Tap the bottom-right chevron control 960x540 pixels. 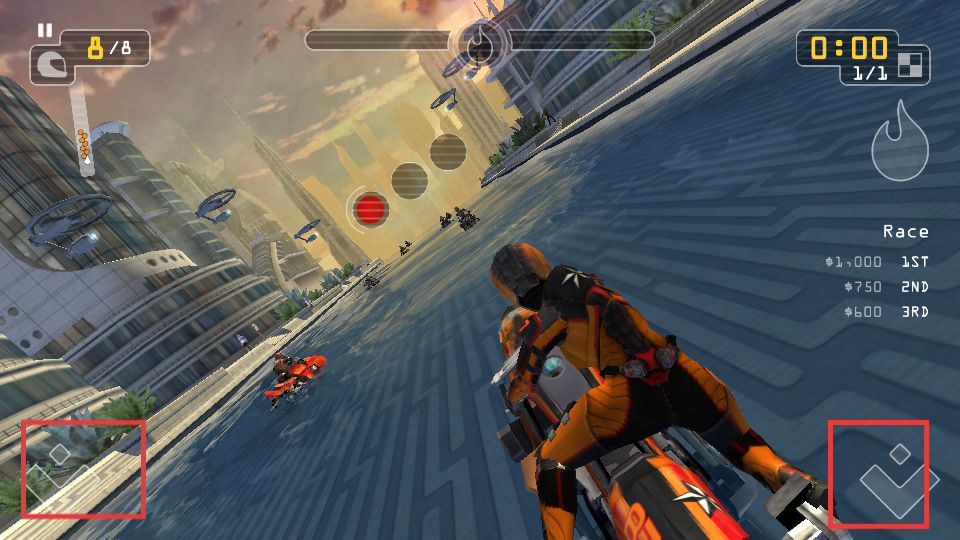tap(897, 478)
